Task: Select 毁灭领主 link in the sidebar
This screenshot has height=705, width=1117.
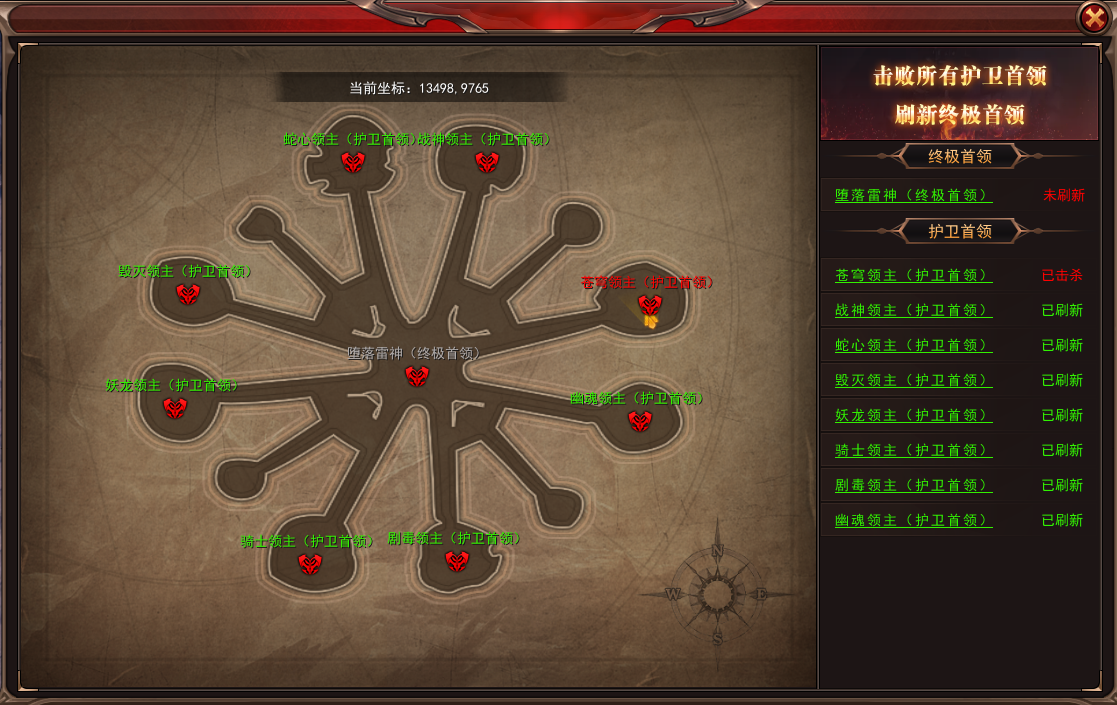Action: point(913,381)
